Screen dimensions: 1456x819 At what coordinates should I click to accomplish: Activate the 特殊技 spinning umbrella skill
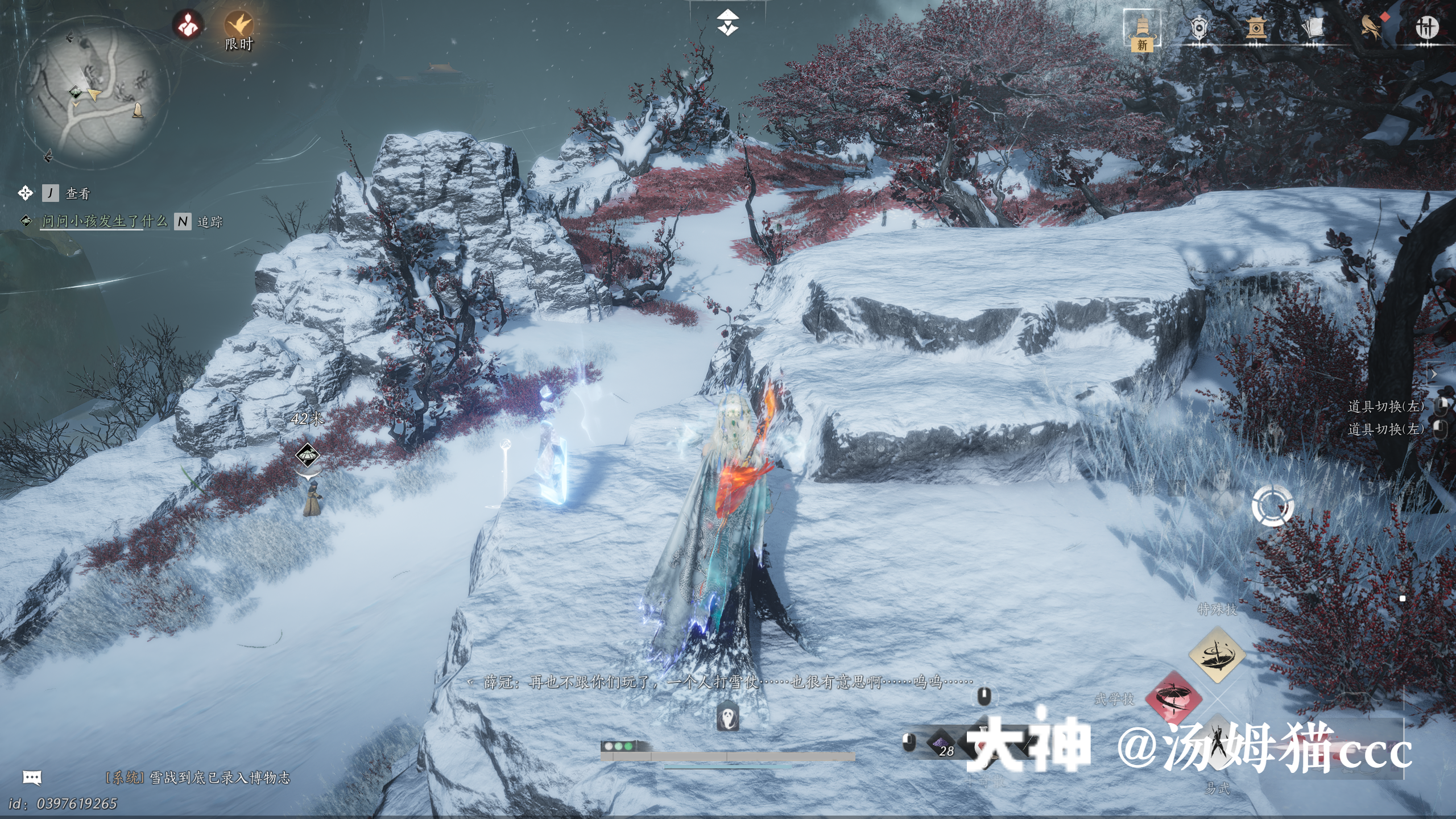(x=1217, y=654)
